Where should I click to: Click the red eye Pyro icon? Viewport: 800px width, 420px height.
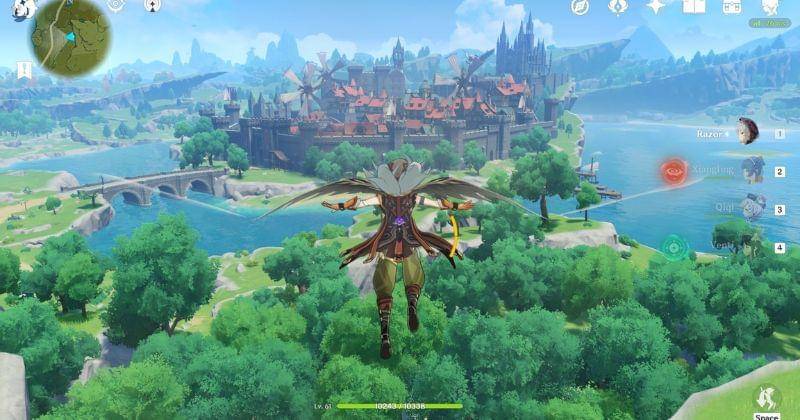point(673,171)
